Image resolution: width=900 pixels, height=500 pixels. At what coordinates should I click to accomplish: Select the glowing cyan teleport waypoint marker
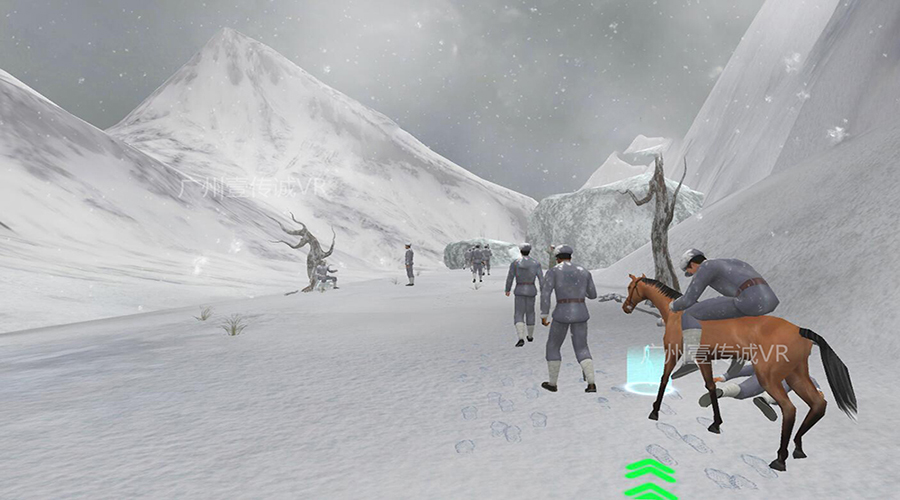[x=643, y=370]
